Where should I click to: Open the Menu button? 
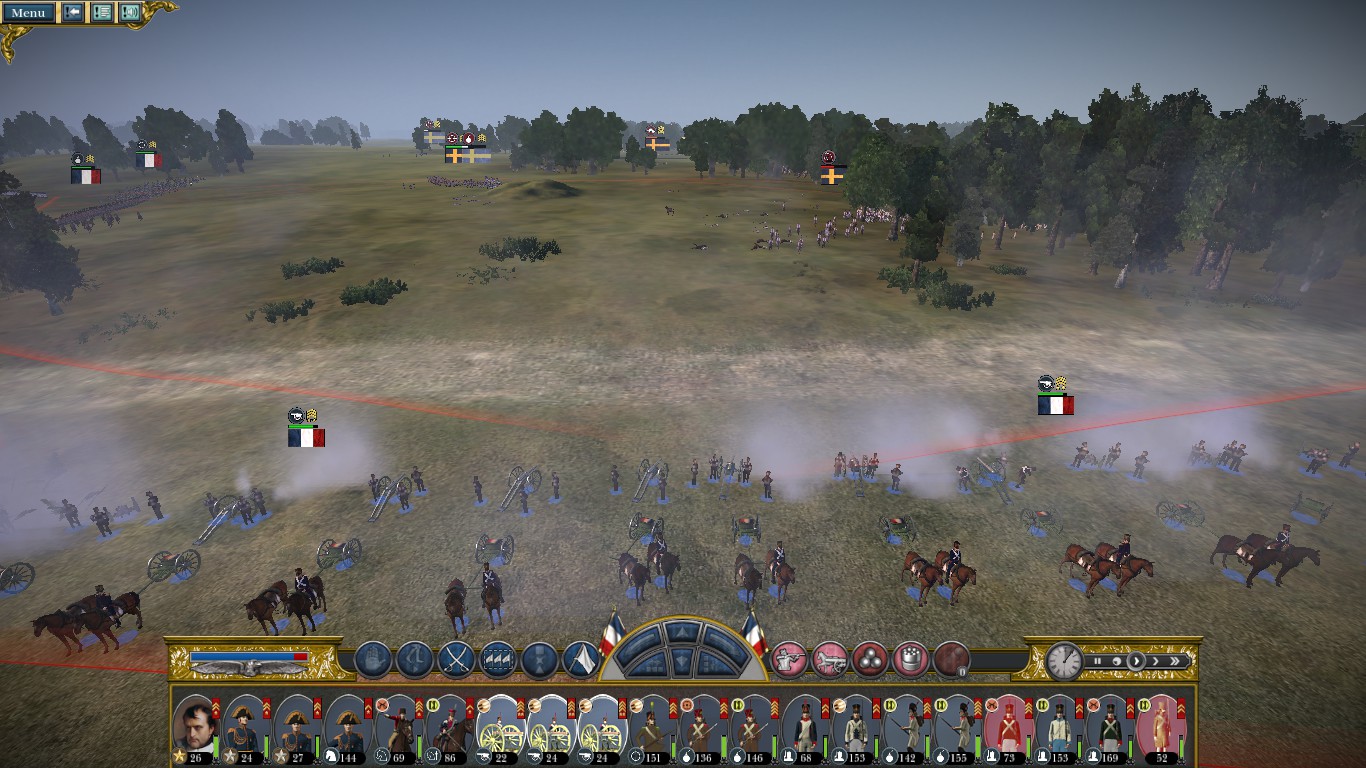click(28, 12)
